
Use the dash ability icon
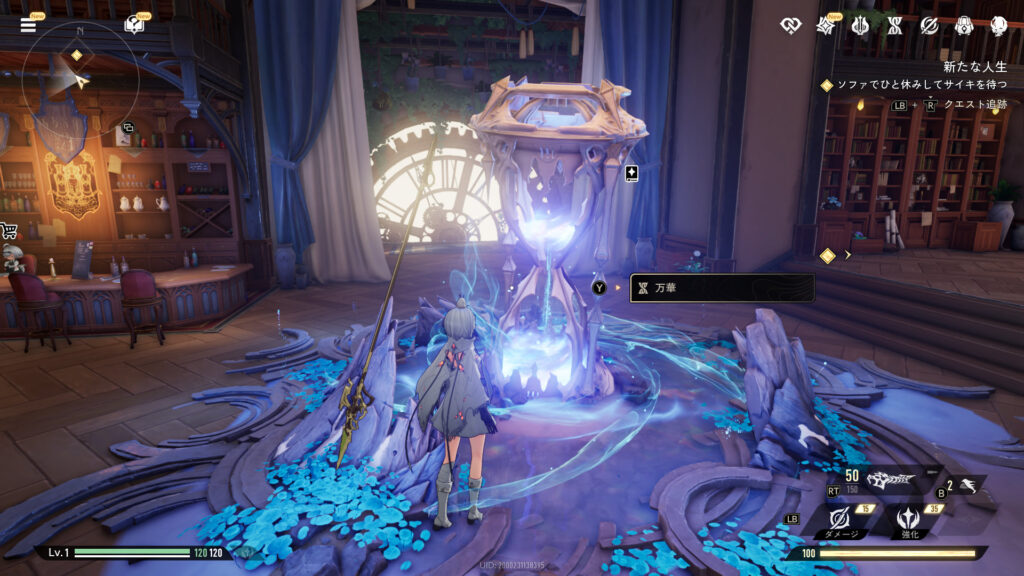pyautogui.click(x=964, y=485)
